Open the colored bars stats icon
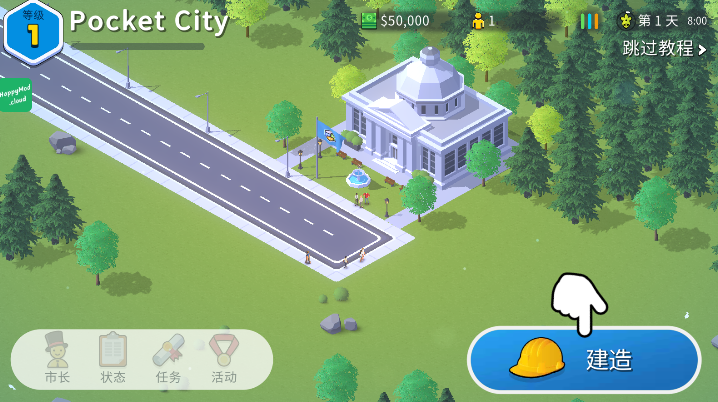 click(590, 20)
